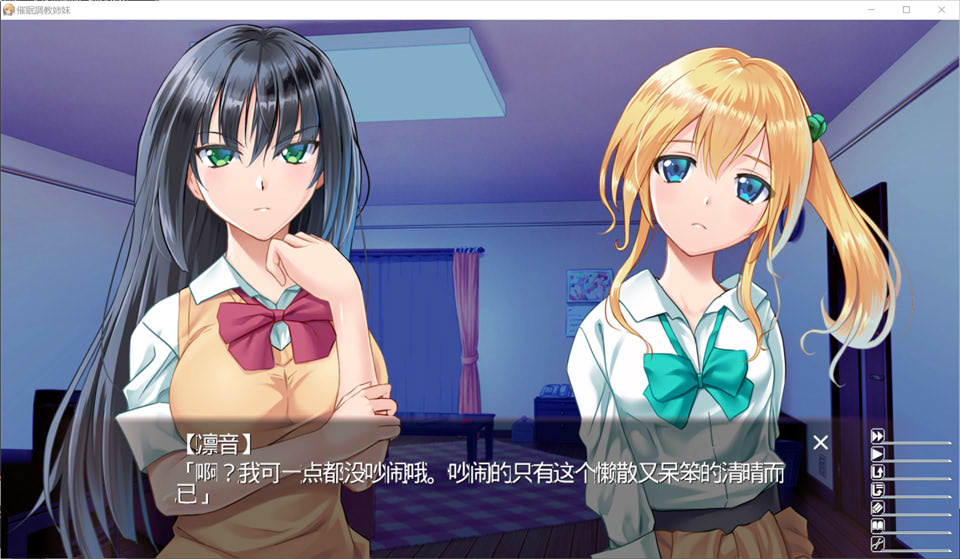
Task: Click the lined page with arrow icon
Action: (x=878, y=490)
